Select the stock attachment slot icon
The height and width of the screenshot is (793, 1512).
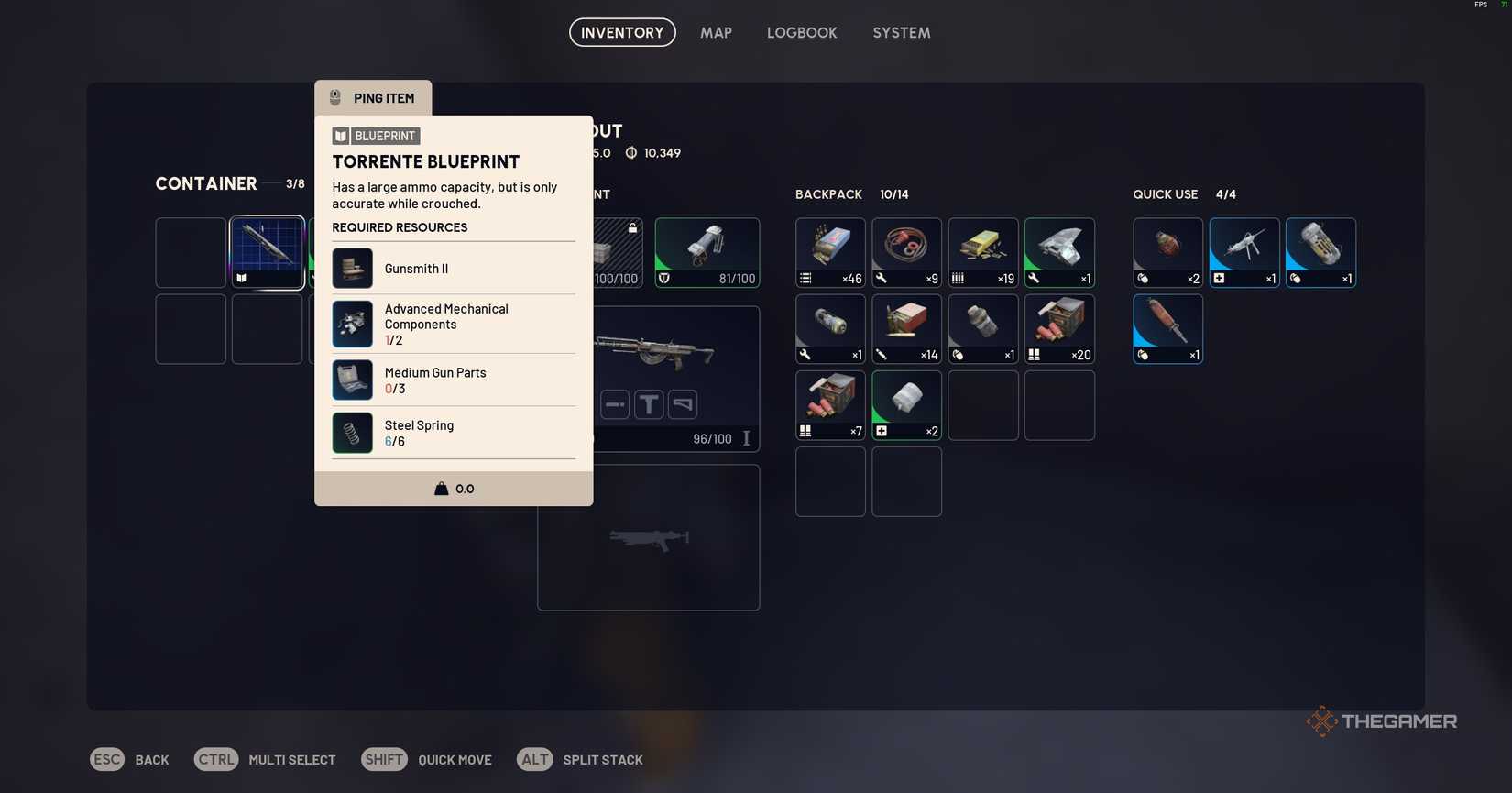point(683,403)
